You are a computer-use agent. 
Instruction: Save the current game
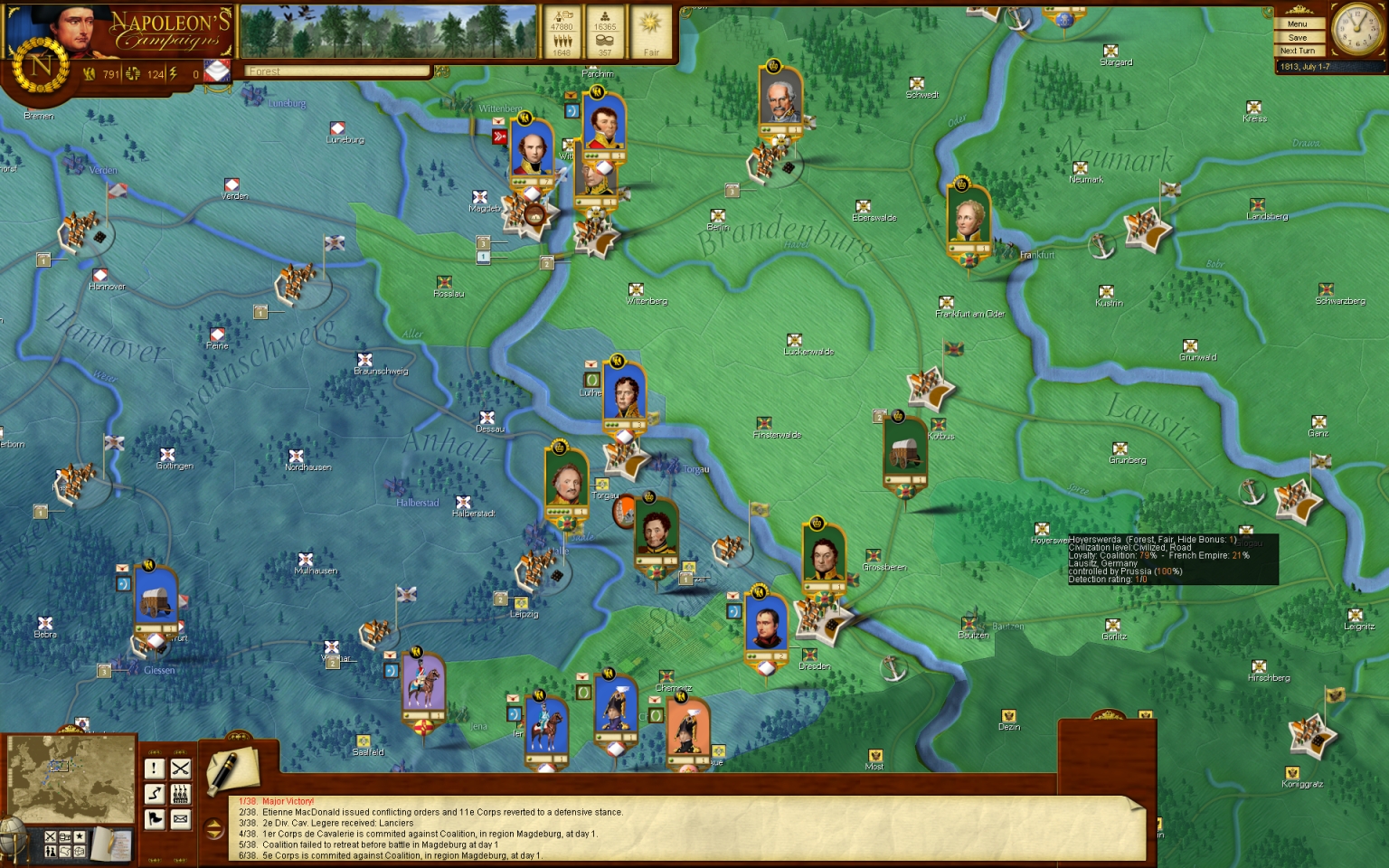[x=1299, y=38]
